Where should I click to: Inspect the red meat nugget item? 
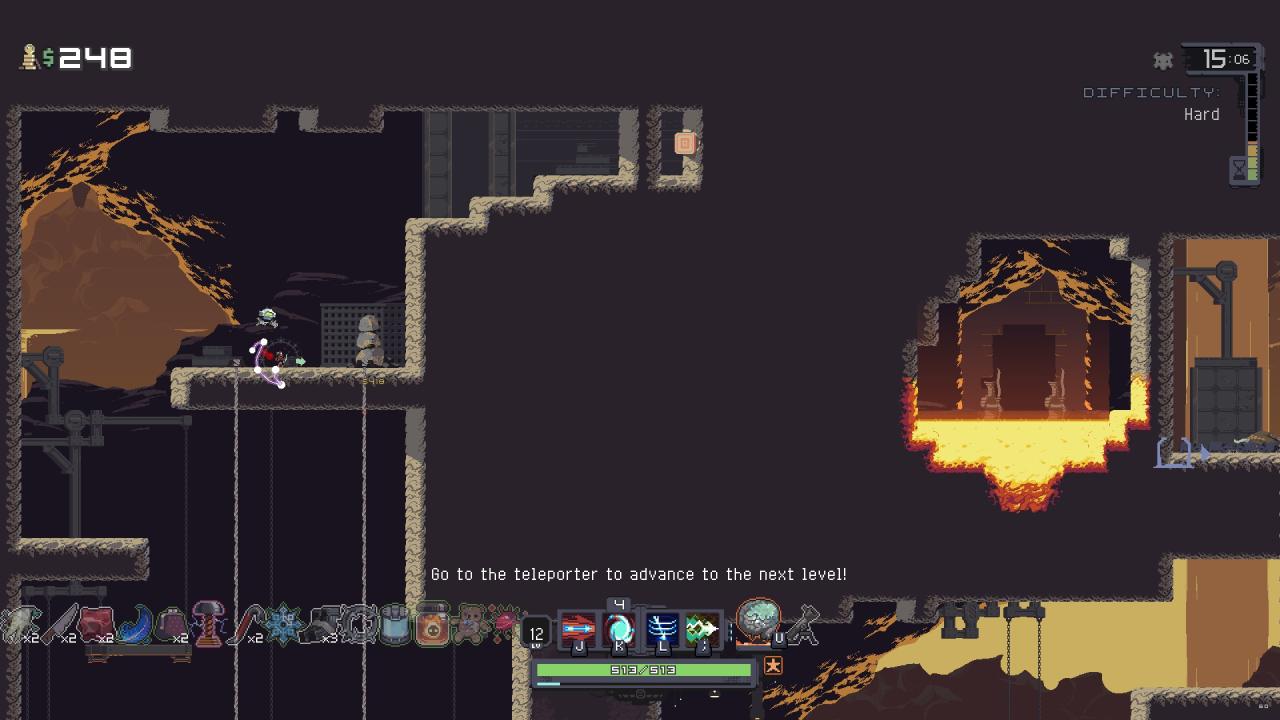(96, 625)
